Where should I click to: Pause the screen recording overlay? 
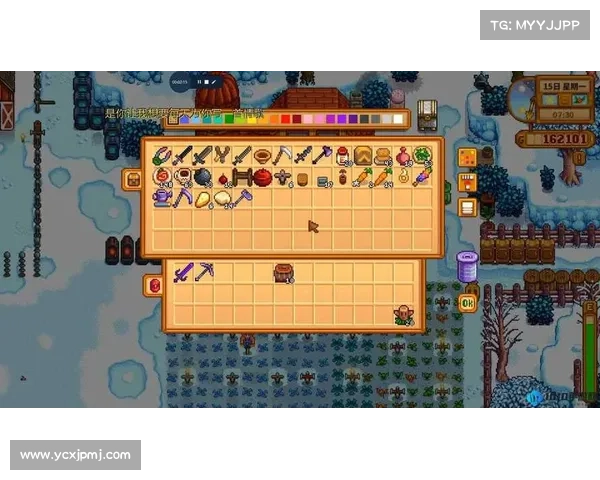(x=199, y=82)
